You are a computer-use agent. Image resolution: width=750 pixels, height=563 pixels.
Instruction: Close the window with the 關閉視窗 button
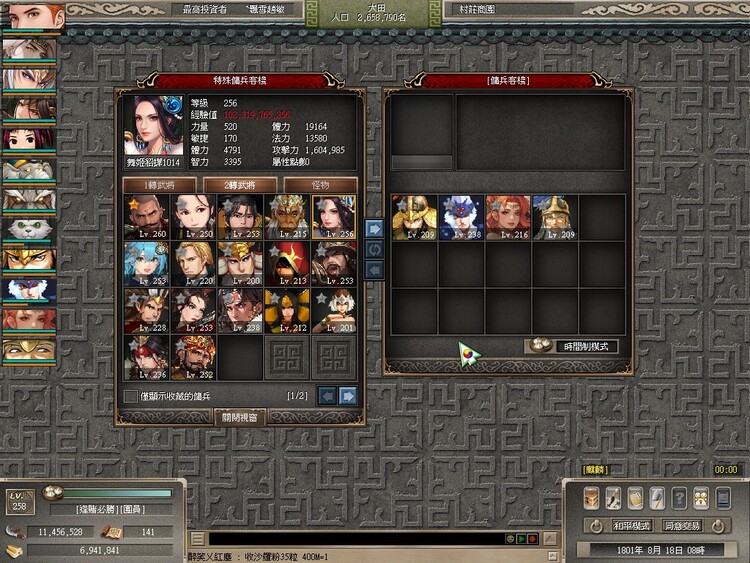[x=240, y=417]
